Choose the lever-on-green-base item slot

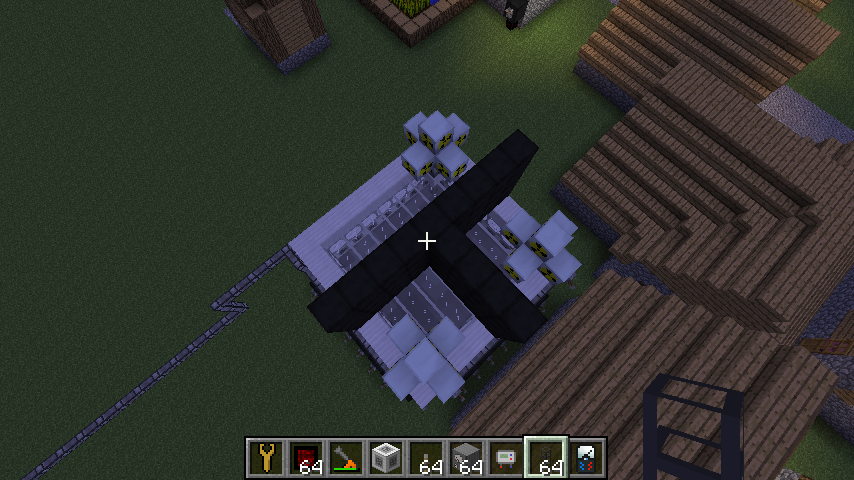click(x=347, y=458)
